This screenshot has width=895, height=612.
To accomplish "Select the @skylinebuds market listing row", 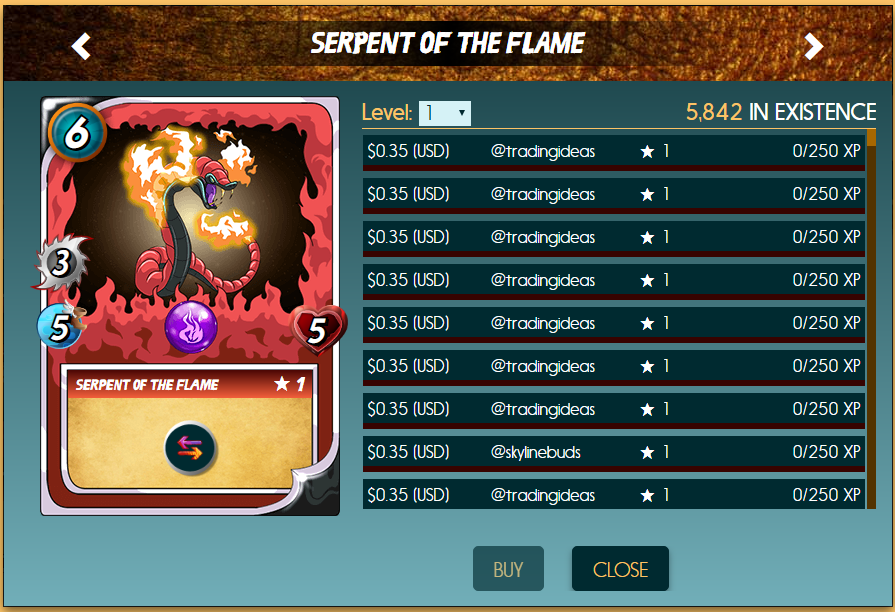I will click(x=613, y=453).
